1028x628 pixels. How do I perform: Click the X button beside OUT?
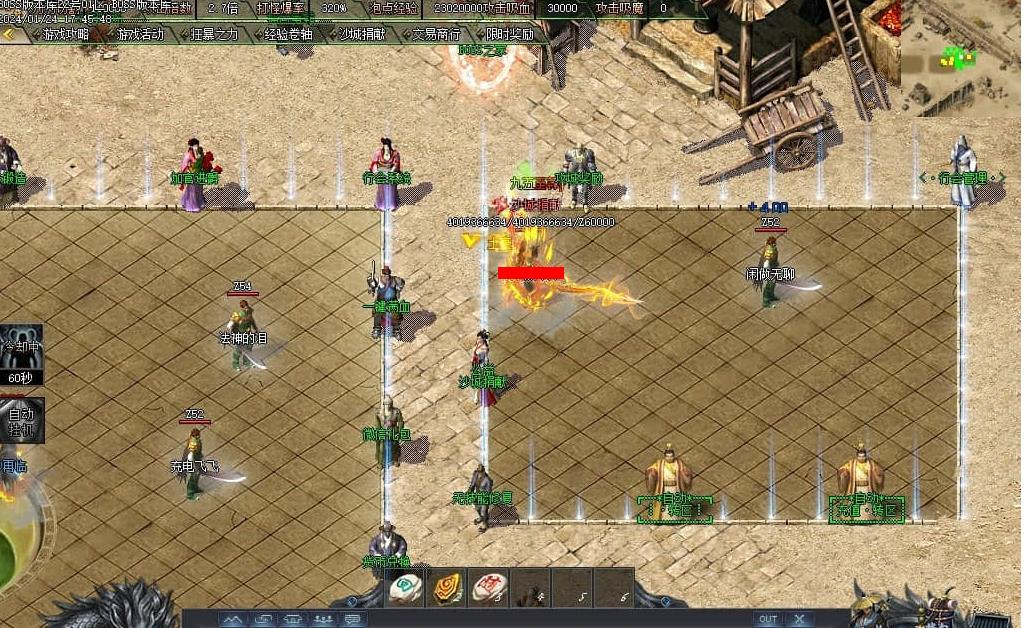tap(799, 619)
